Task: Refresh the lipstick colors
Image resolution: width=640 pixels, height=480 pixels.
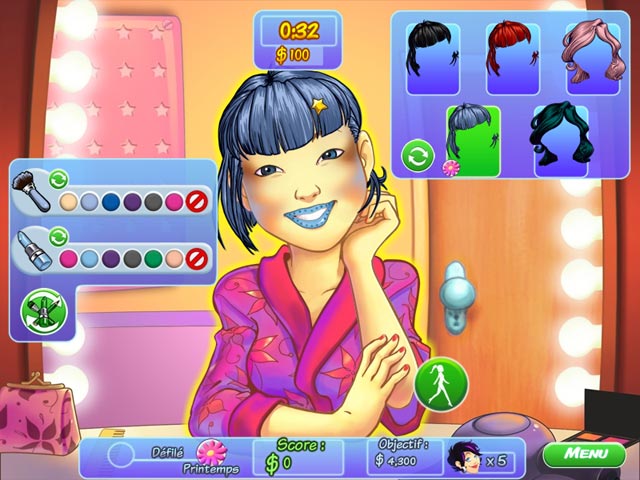Action: [58, 237]
